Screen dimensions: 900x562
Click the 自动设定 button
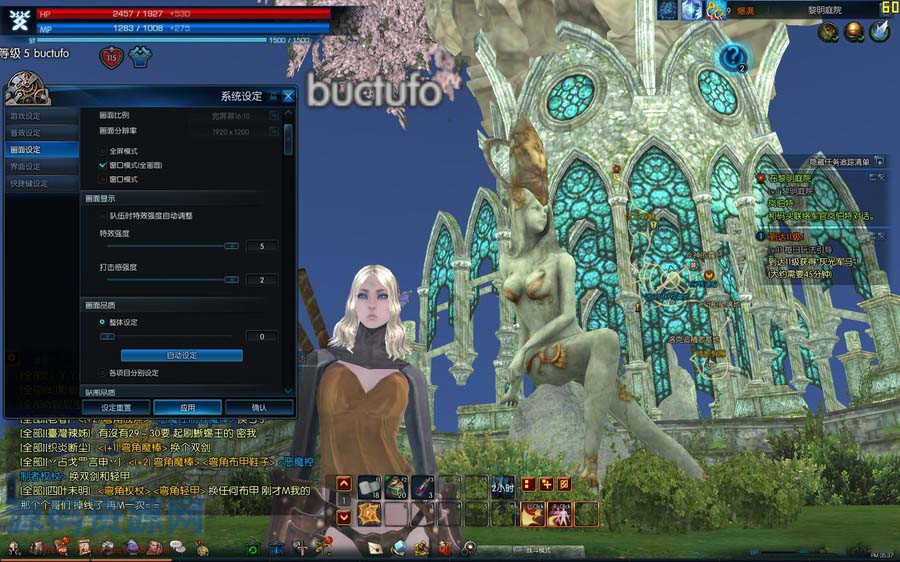(181, 356)
